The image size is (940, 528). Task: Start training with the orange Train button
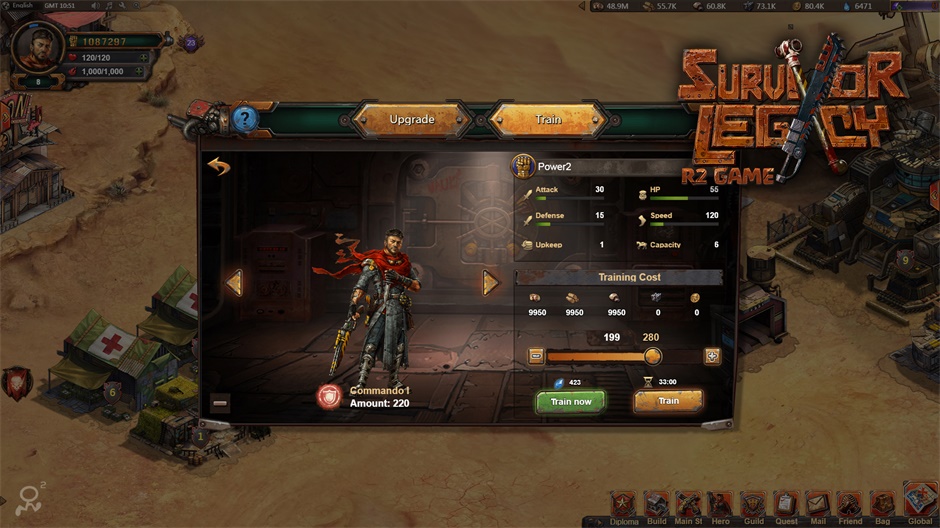click(668, 401)
